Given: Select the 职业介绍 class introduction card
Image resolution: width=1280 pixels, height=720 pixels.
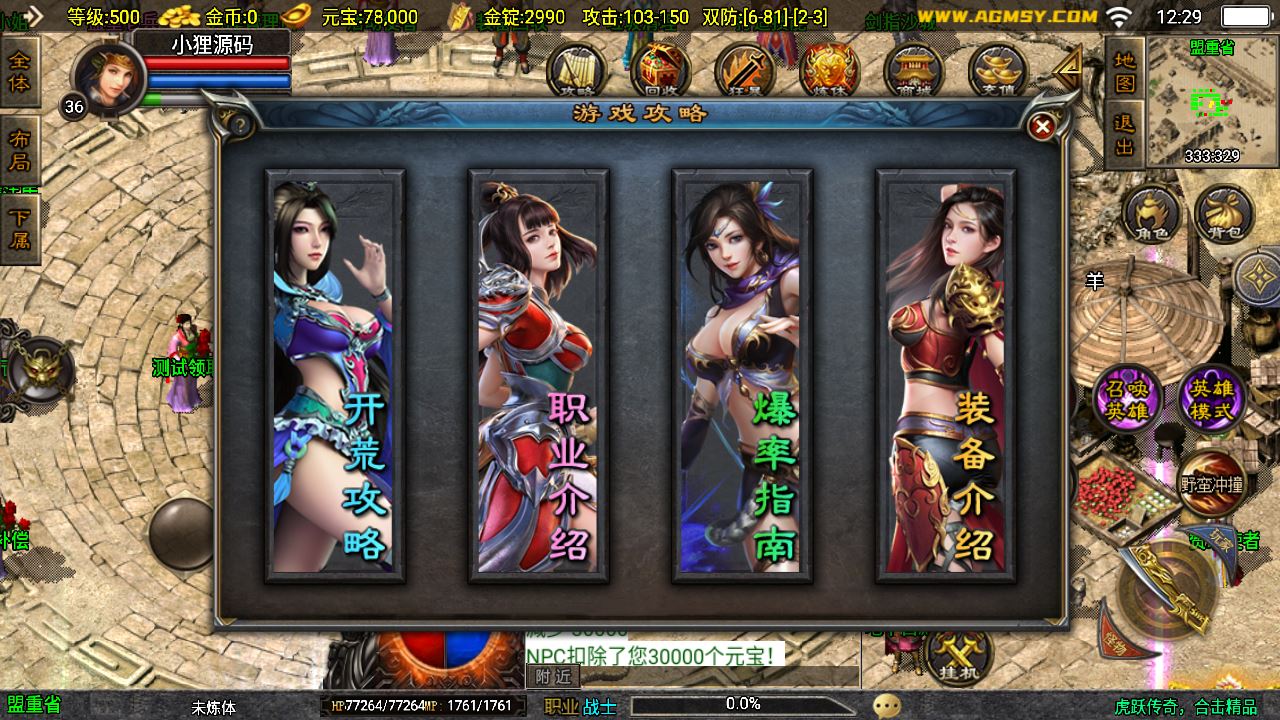Looking at the screenshot, I should pos(539,375).
